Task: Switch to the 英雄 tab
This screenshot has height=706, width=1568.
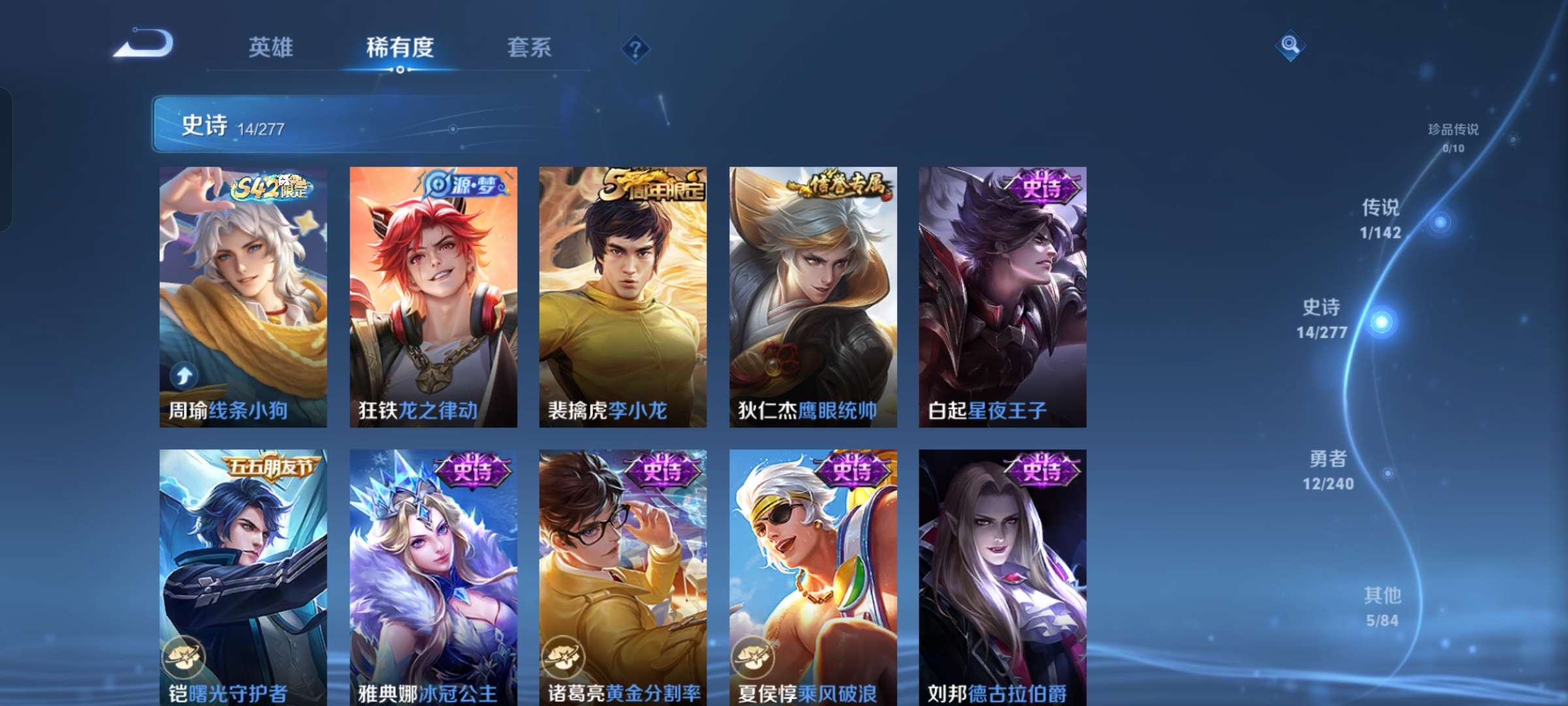Action: pyautogui.click(x=270, y=48)
